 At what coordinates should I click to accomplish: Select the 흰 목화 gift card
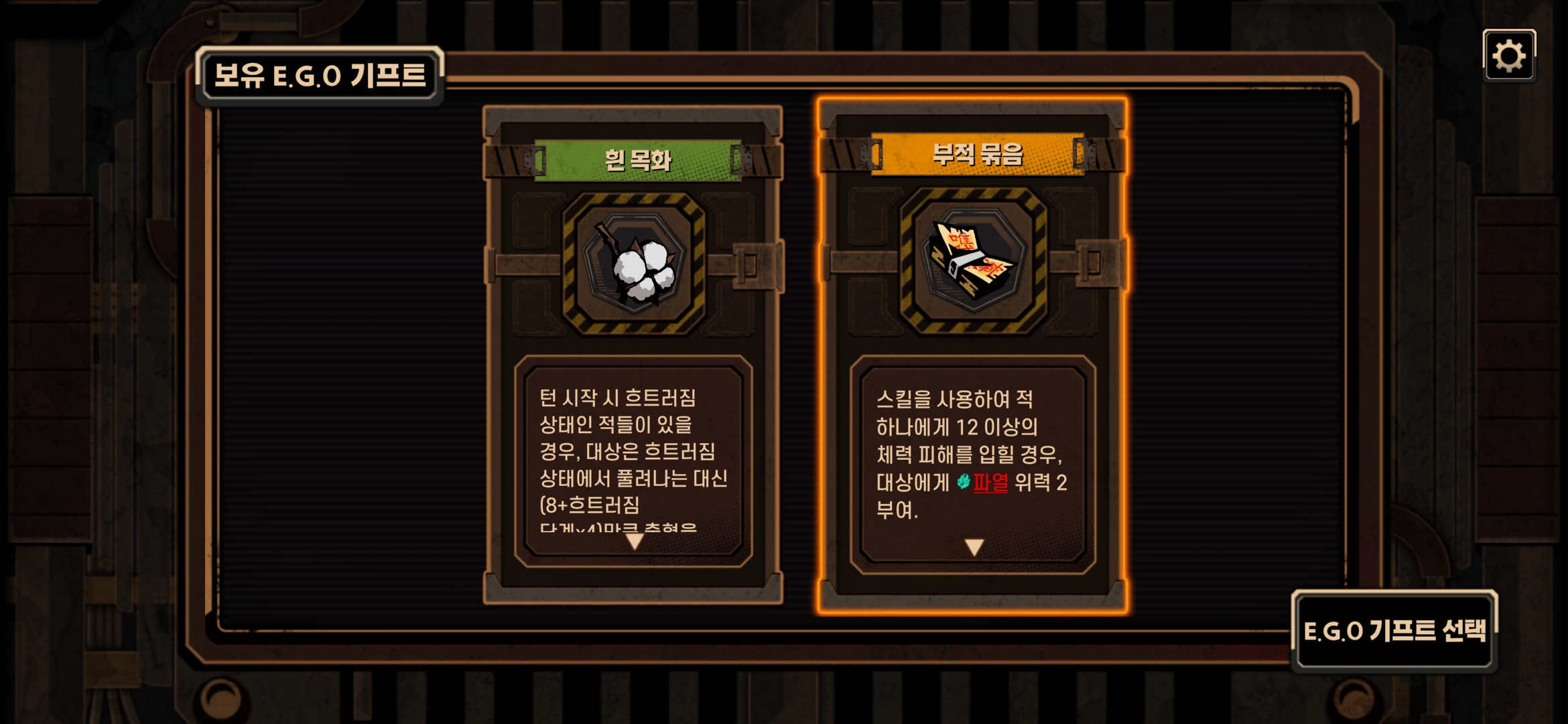(x=633, y=264)
